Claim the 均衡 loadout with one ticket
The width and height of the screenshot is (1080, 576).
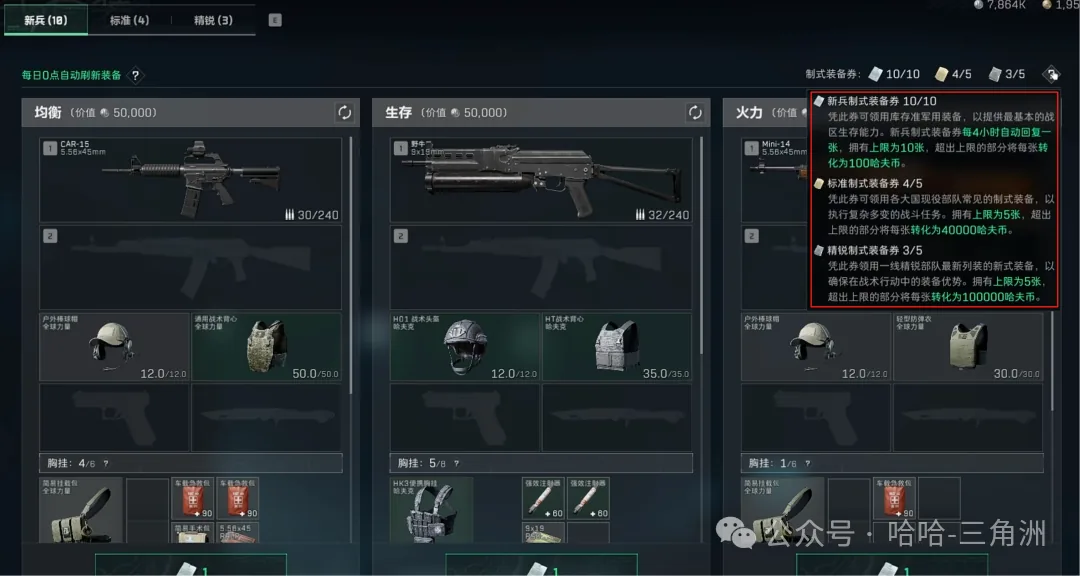[x=190, y=565]
